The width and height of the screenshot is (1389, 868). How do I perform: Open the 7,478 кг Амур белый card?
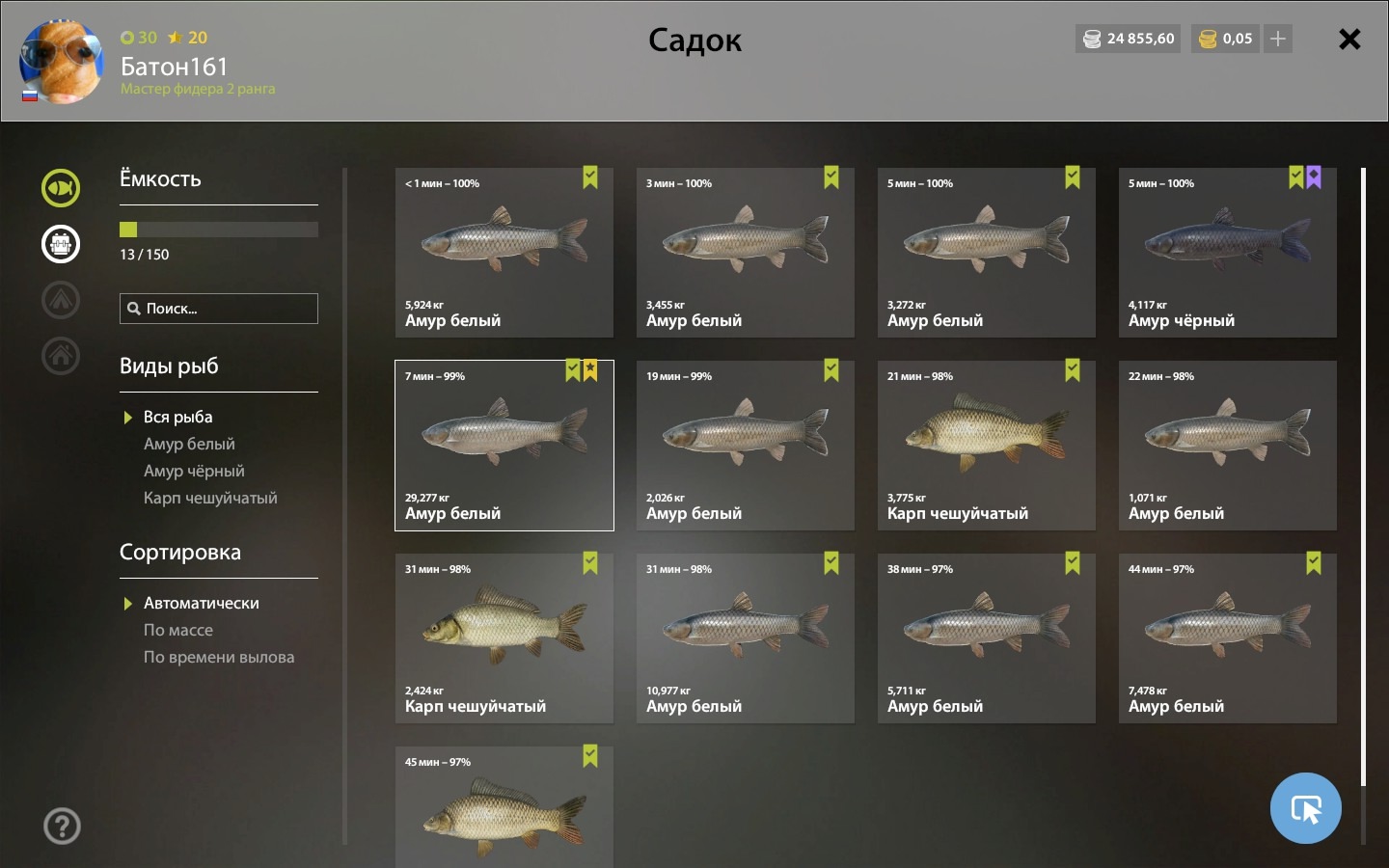1227,638
